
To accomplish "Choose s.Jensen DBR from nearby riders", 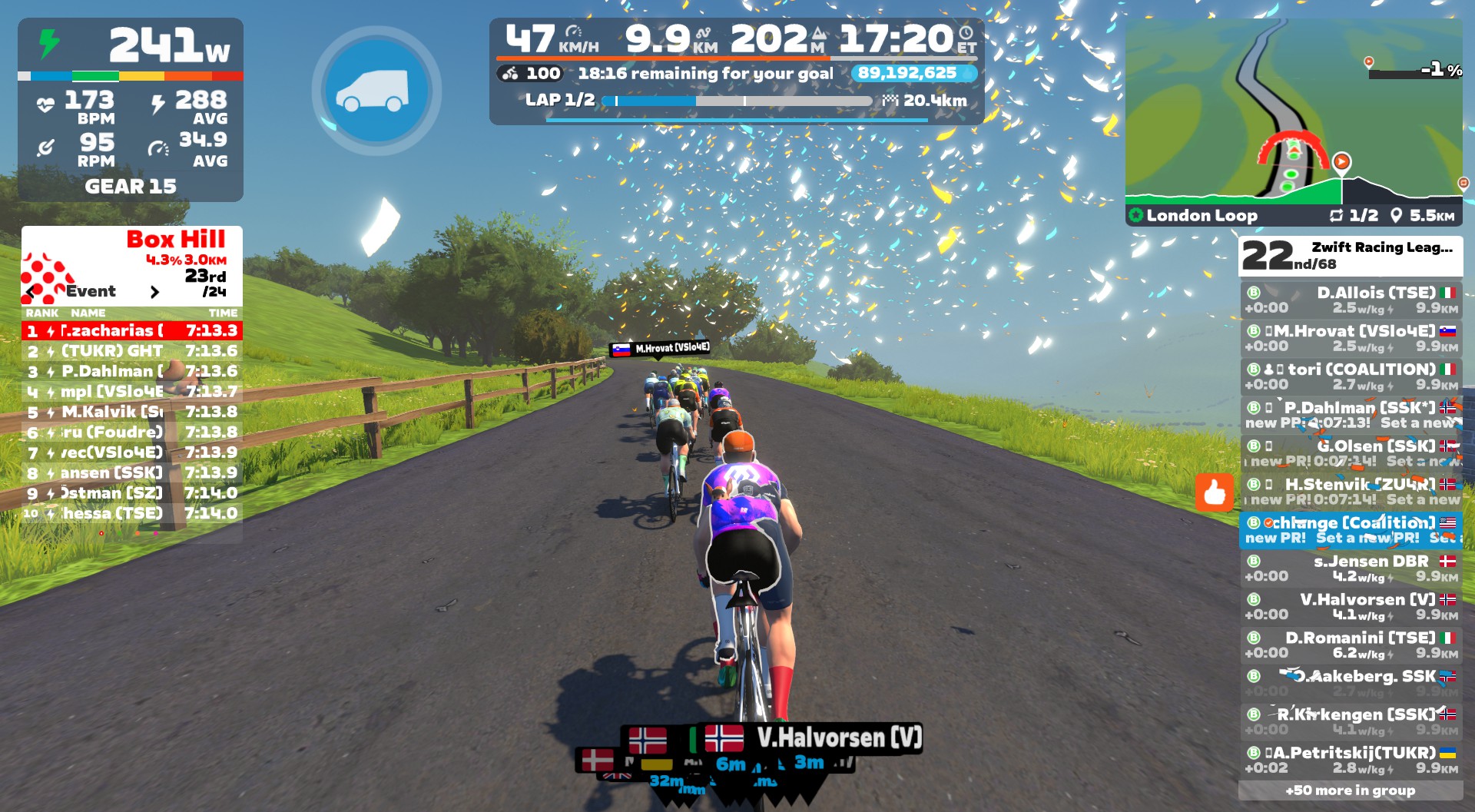I will tap(1350, 568).
